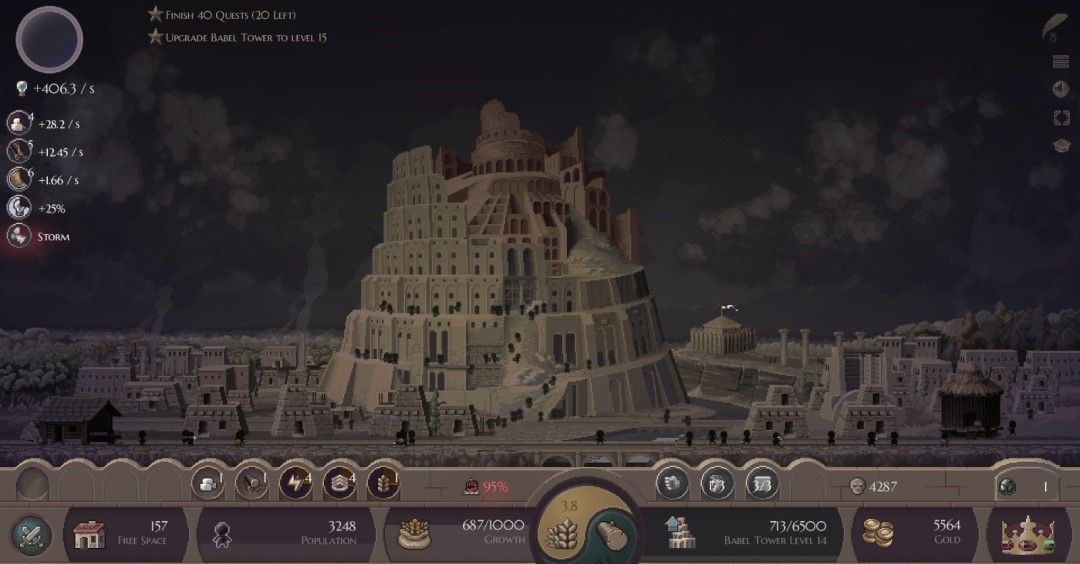Select the Upgrade Babel Tower objective
The width and height of the screenshot is (1080, 564).
pyautogui.click(x=237, y=38)
